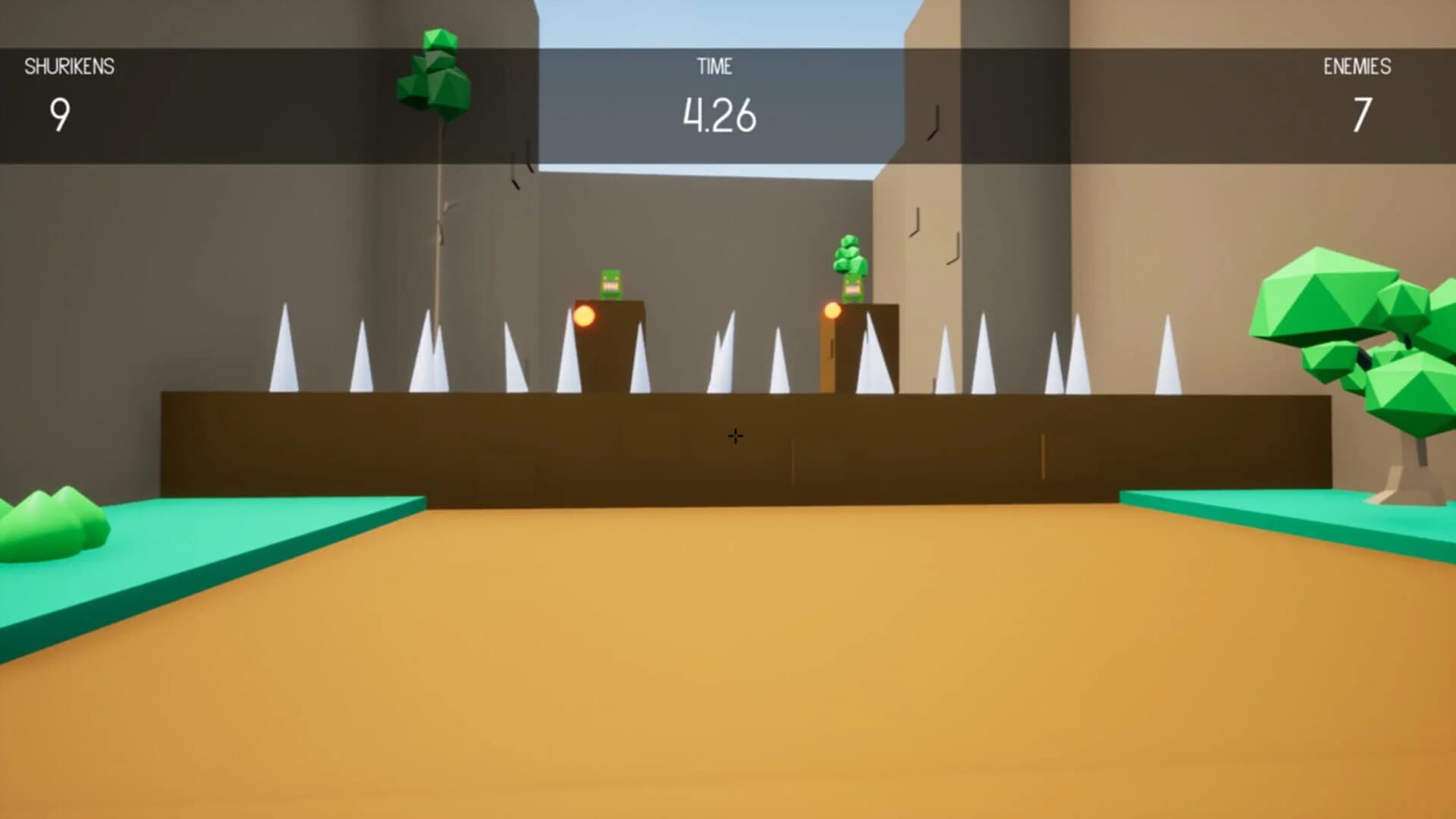This screenshot has height=819, width=1456.
Task: Click the orange fireball near the right enemy
Action: click(x=831, y=311)
